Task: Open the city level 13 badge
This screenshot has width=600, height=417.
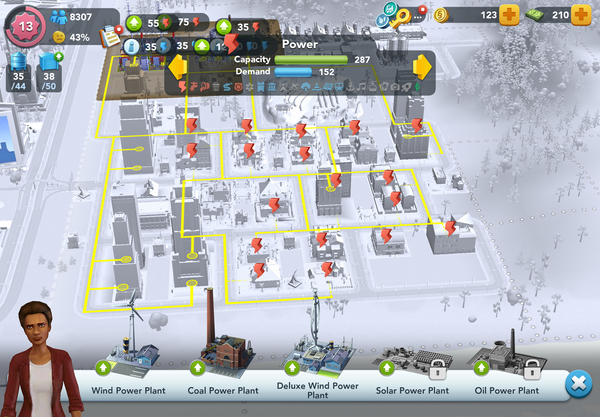Action: pos(24,25)
